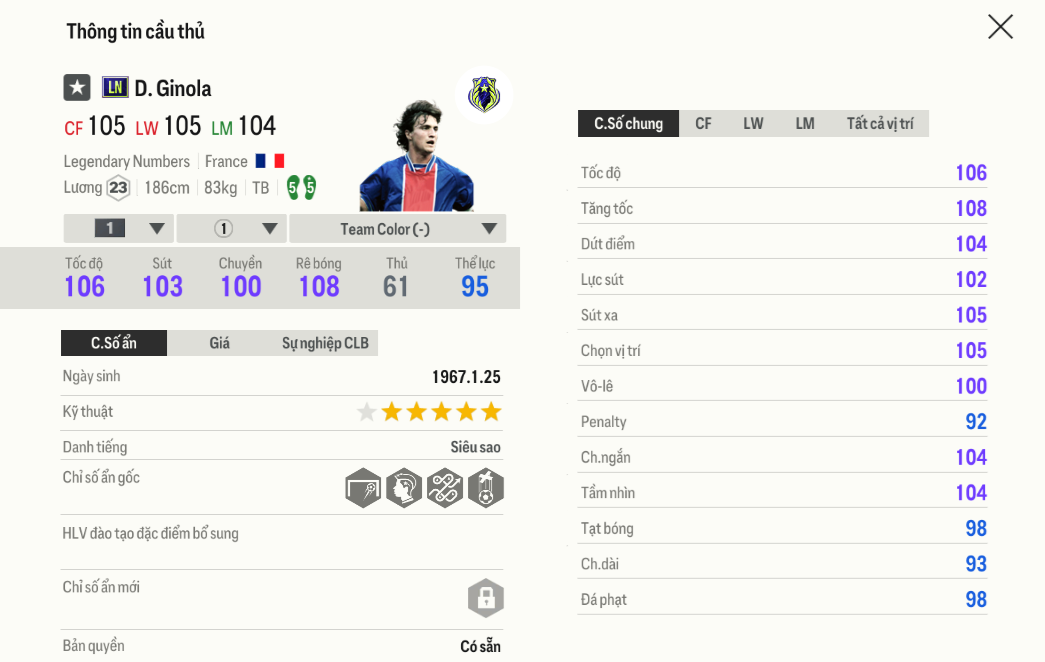Expand the circled 1 level dropdown

(x=232, y=229)
